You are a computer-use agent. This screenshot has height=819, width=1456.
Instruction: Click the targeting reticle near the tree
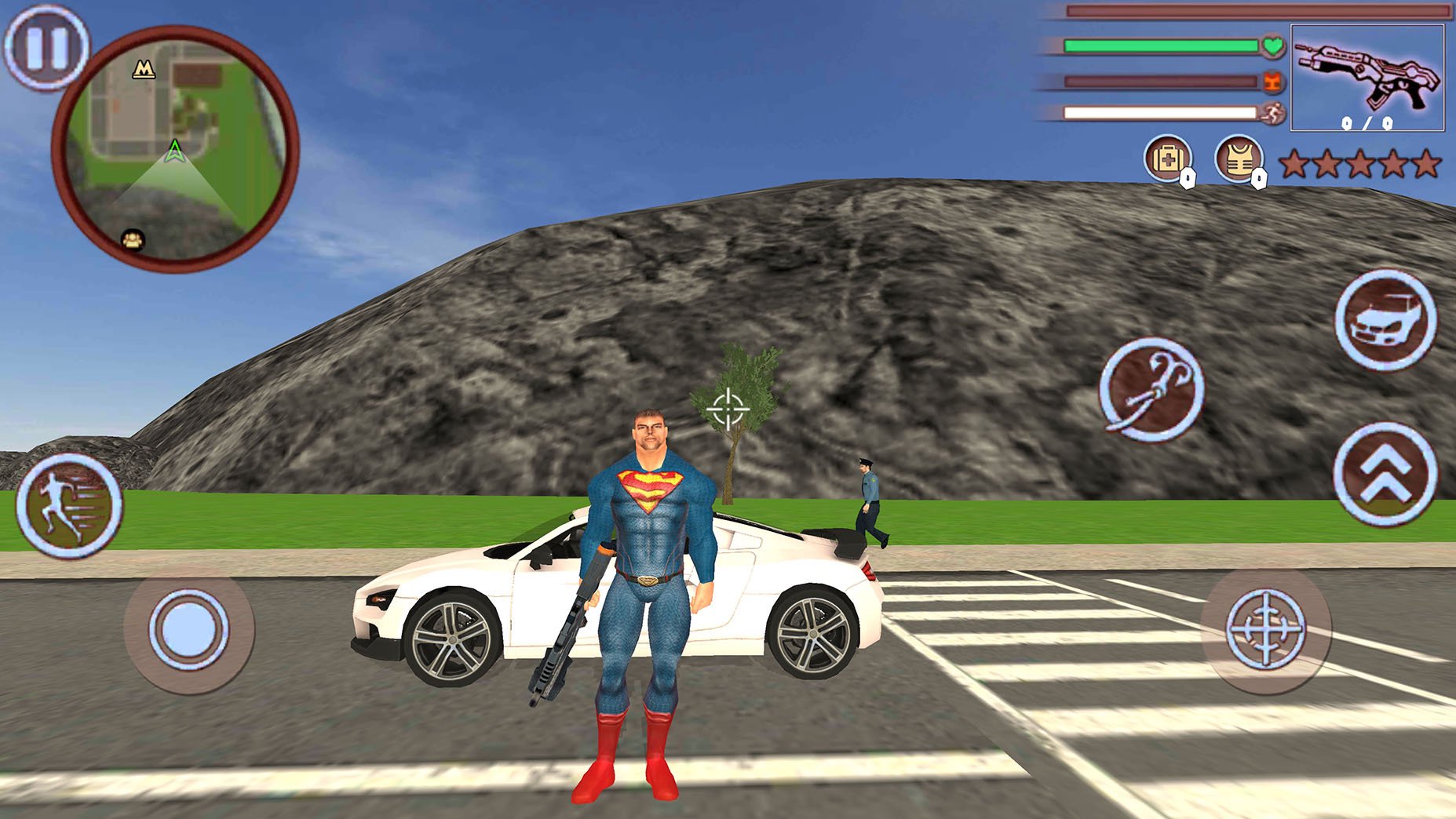click(728, 407)
